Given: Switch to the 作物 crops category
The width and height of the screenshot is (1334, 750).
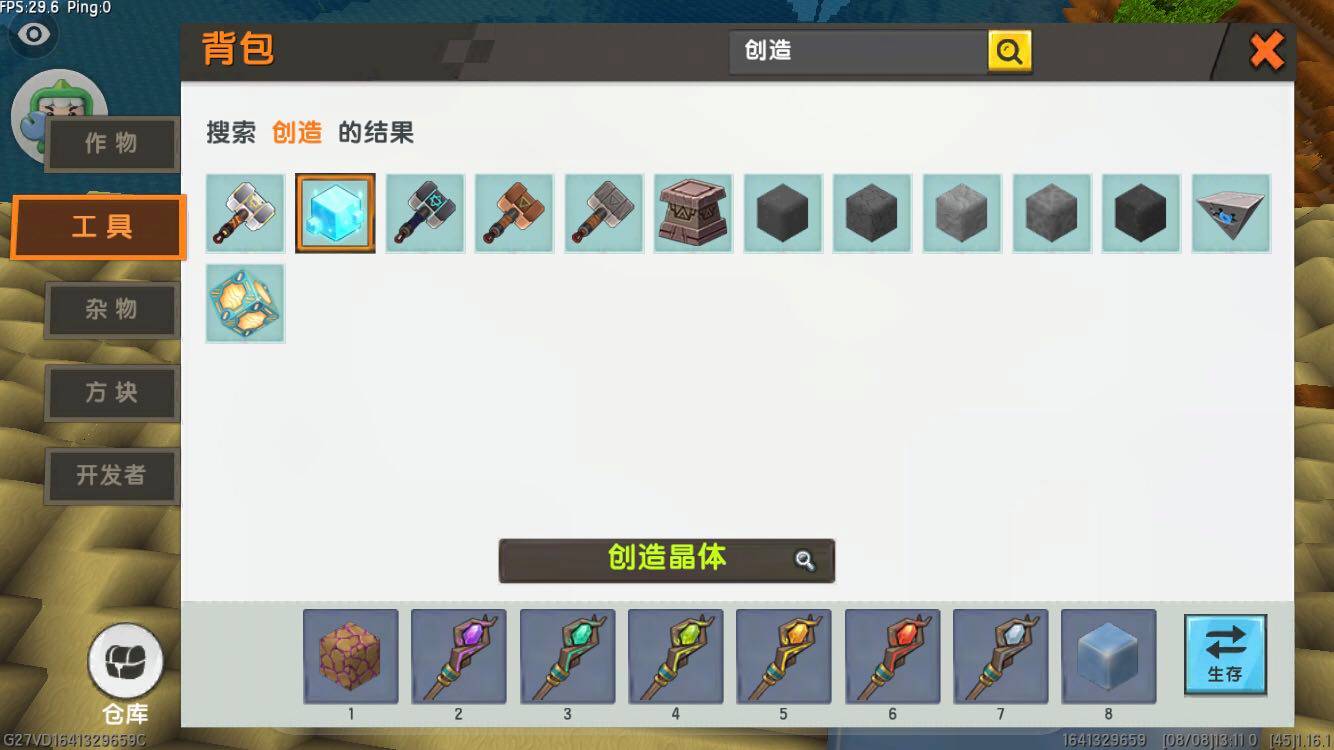Looking at the screenshot, I should click(x=111, y=143).
